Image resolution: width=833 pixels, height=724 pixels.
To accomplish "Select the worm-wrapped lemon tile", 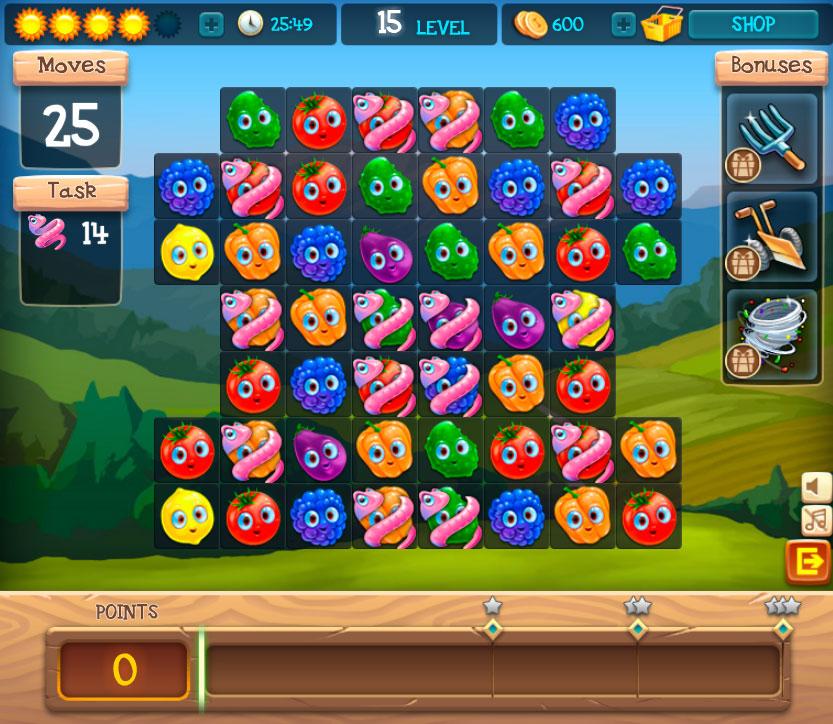I will tap(582, 318).
